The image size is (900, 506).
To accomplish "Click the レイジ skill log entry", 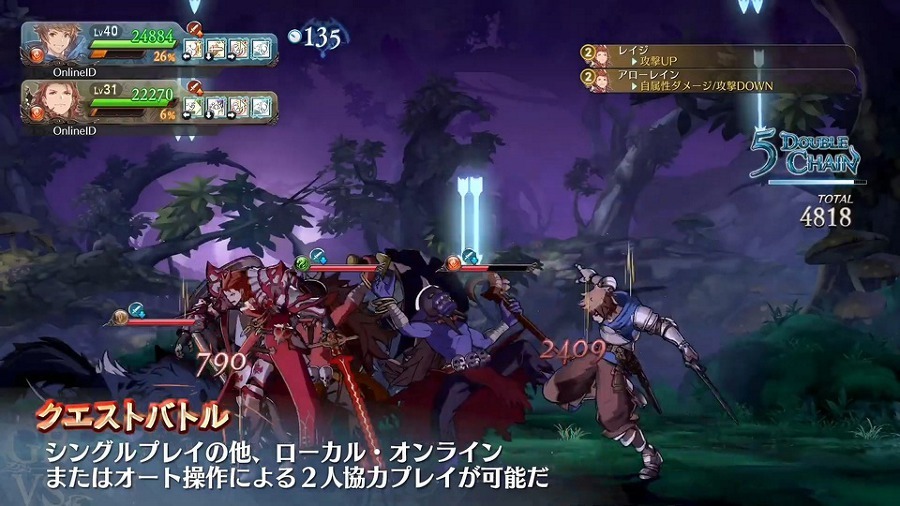I will click(718, 55).
